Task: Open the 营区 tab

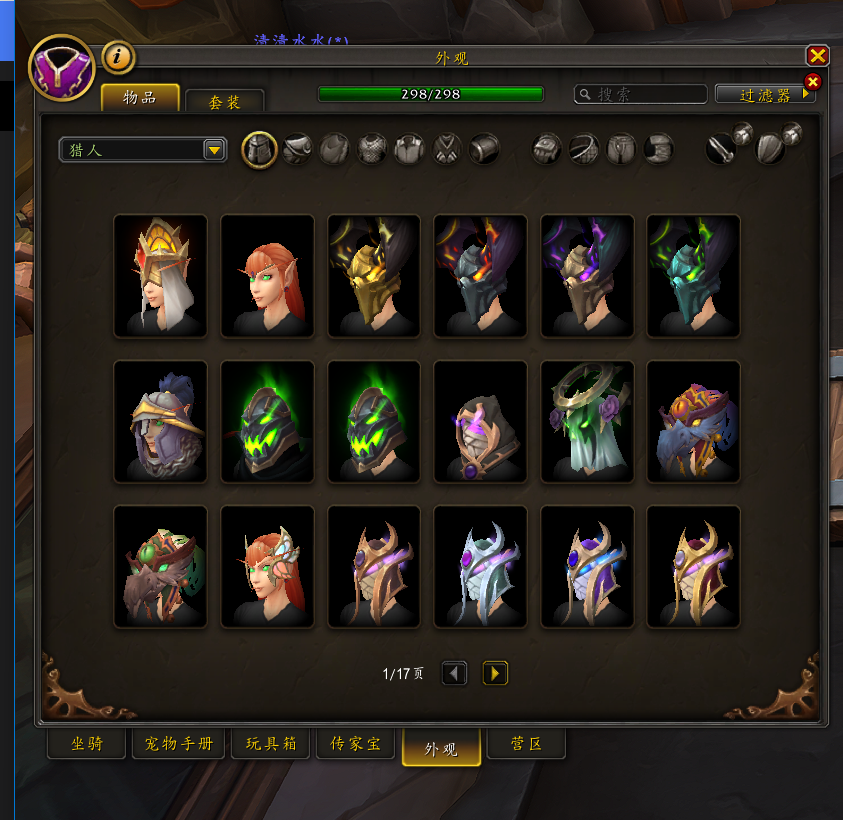Action: 526,744
